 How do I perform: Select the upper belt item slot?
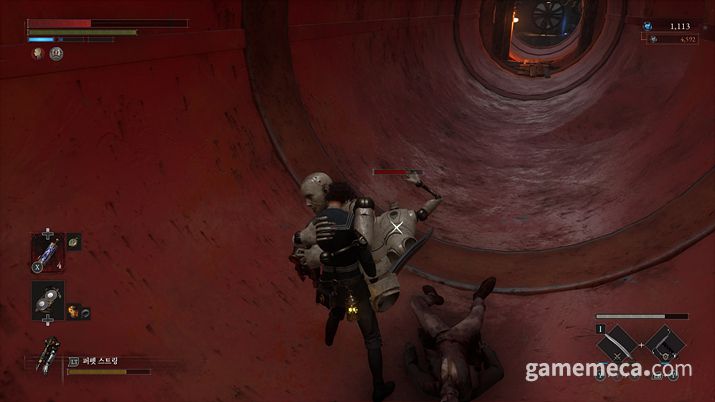point(47,250)
